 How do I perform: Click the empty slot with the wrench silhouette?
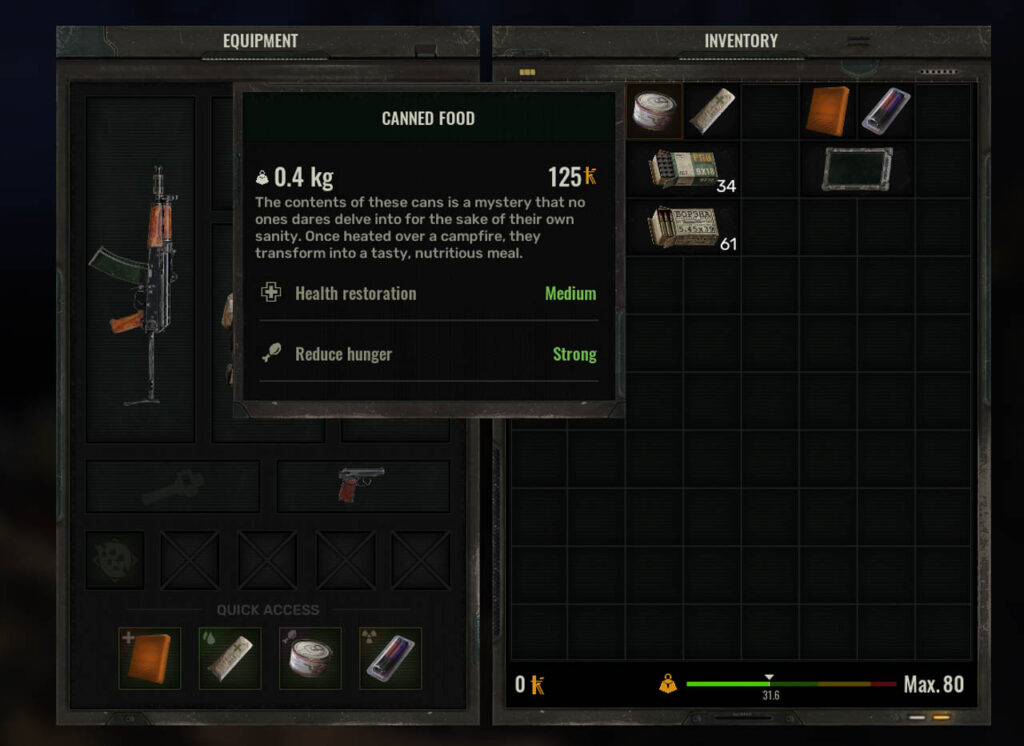[173, 487]
